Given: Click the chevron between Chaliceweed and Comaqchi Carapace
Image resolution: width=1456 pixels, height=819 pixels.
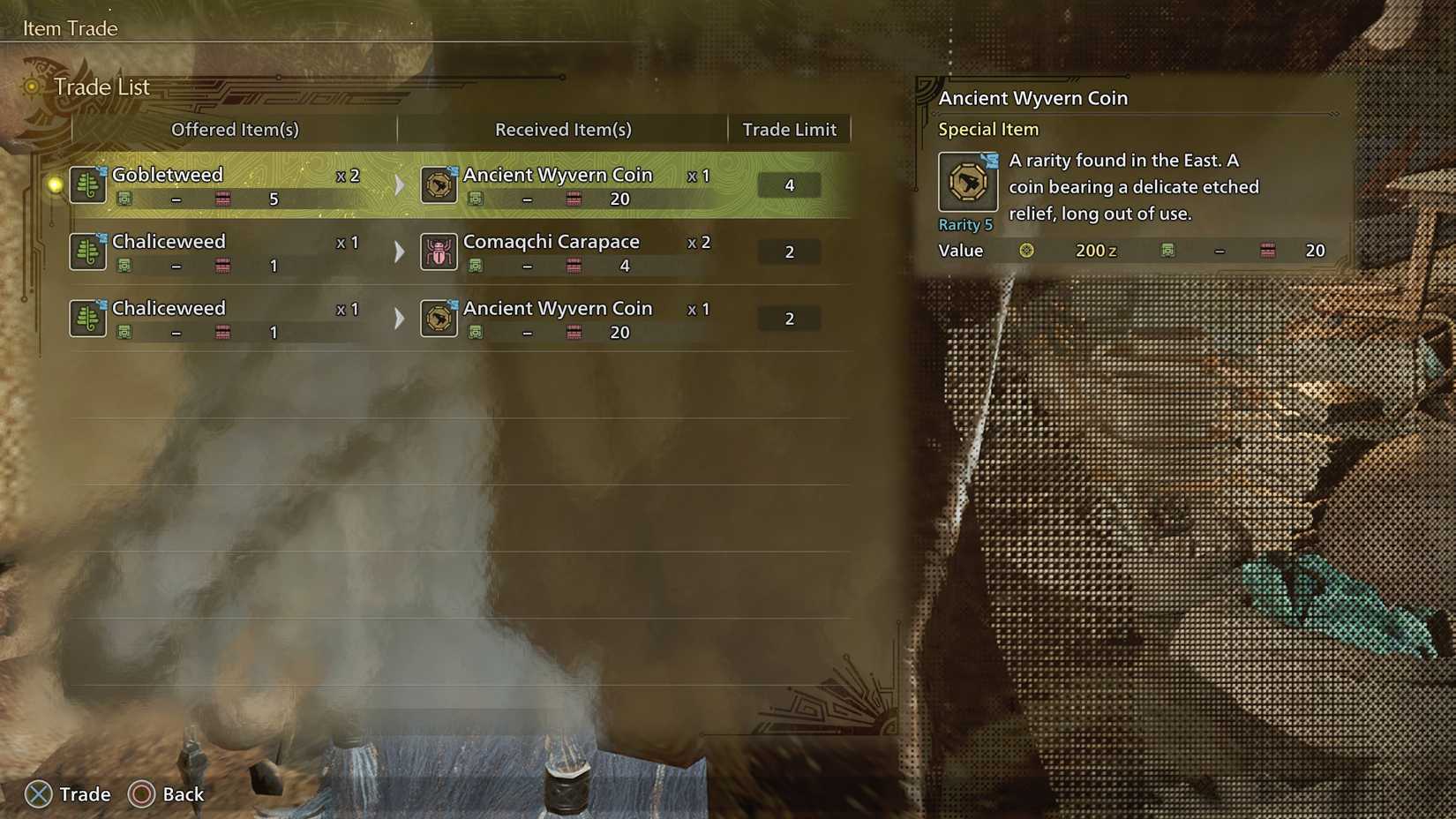Looking at the screenshot, I should [399, 252].
